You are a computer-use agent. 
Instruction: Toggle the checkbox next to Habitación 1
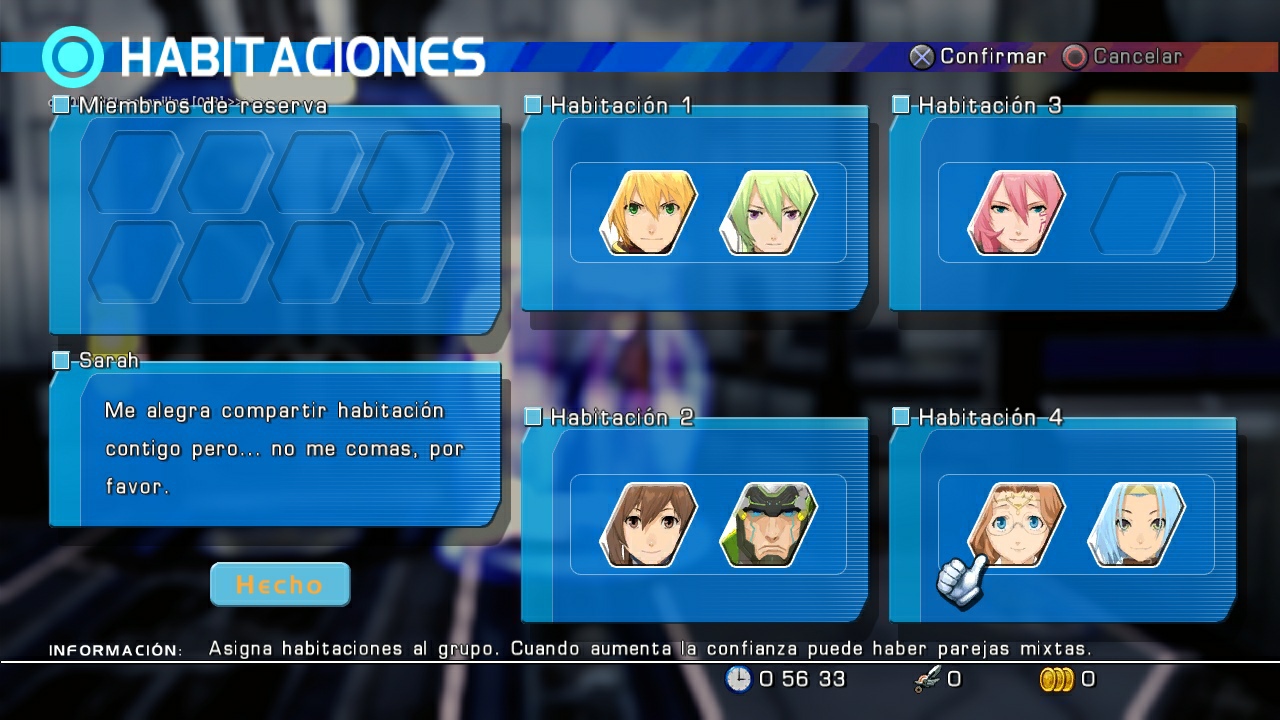pyautogui.click(x=535, y=104)
